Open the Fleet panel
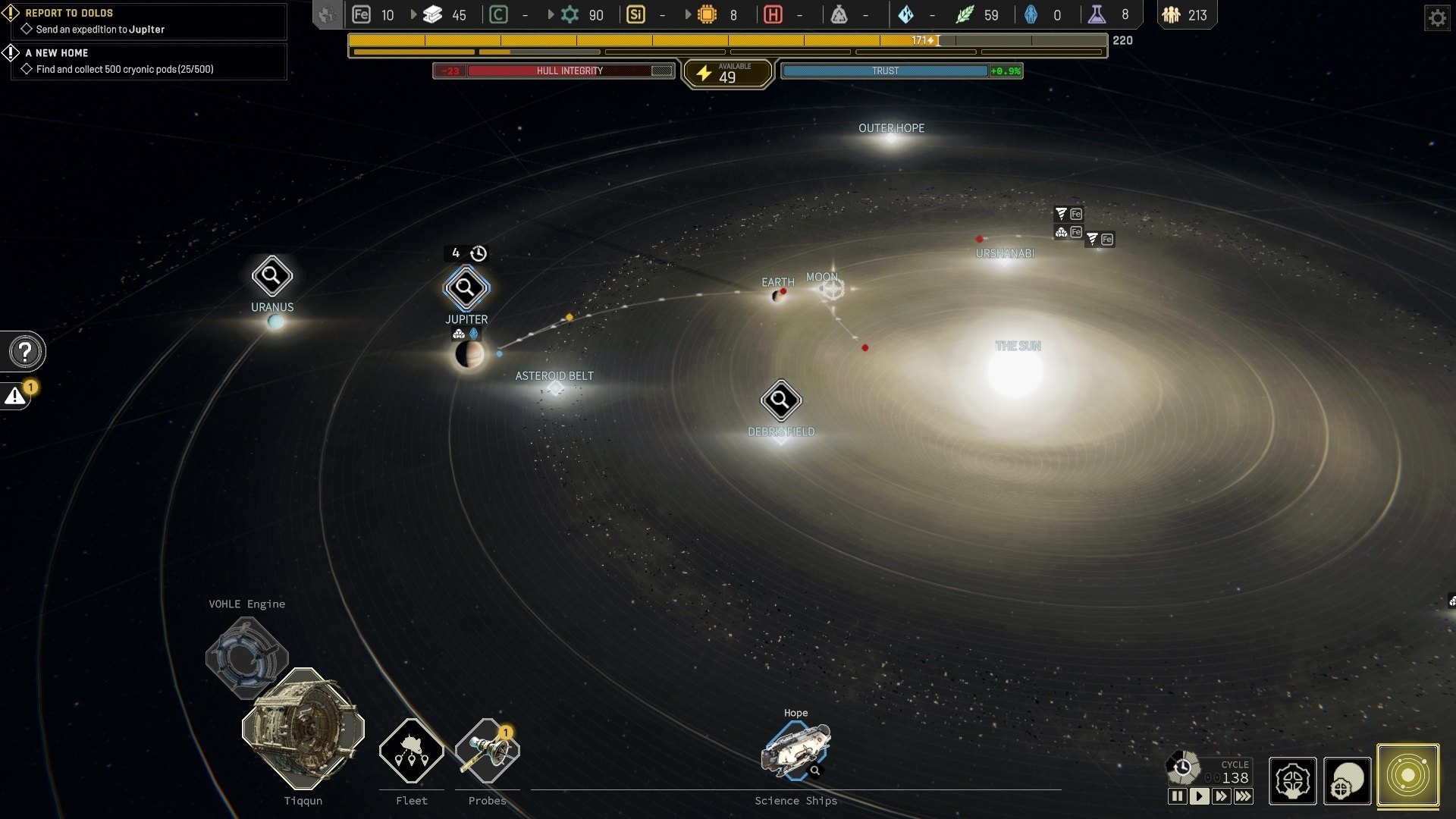This screenshot has width=1456, height=819. (x=411, y=751)
